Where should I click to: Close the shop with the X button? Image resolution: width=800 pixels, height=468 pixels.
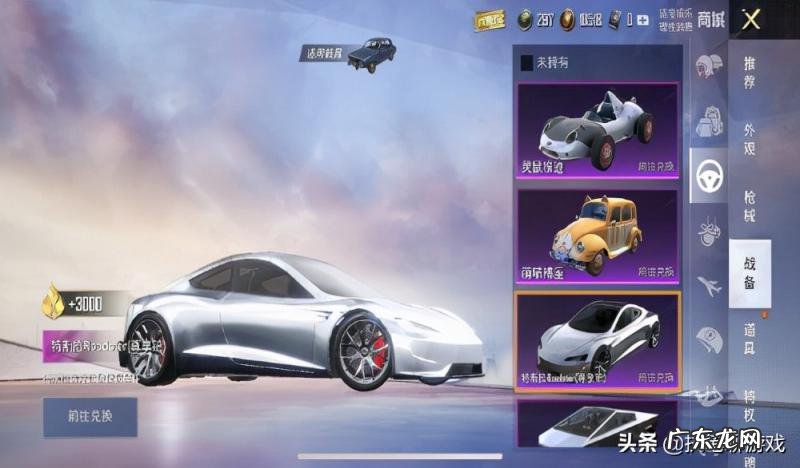(x=752, y=18)
